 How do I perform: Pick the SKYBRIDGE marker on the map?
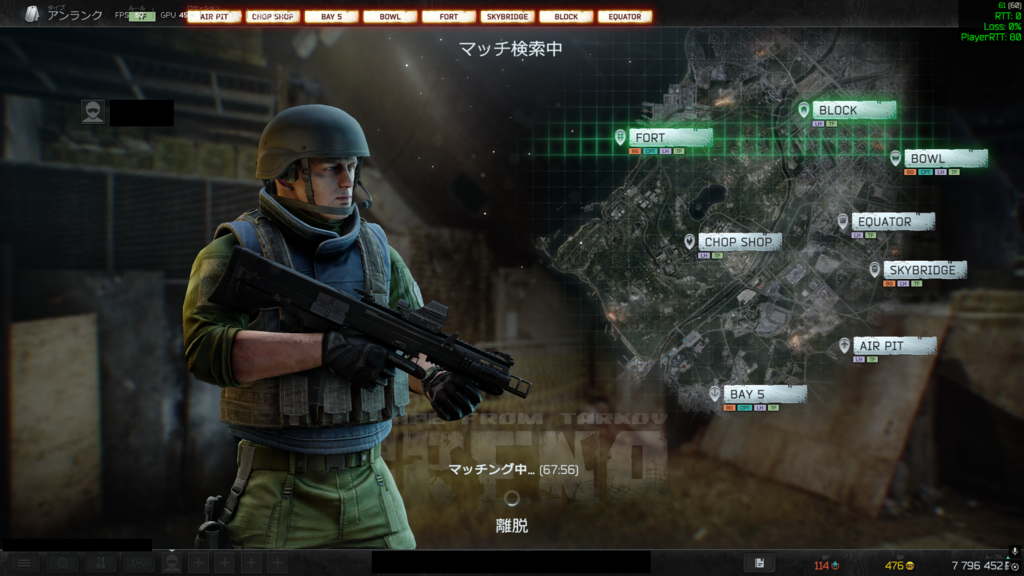(921, 270)
